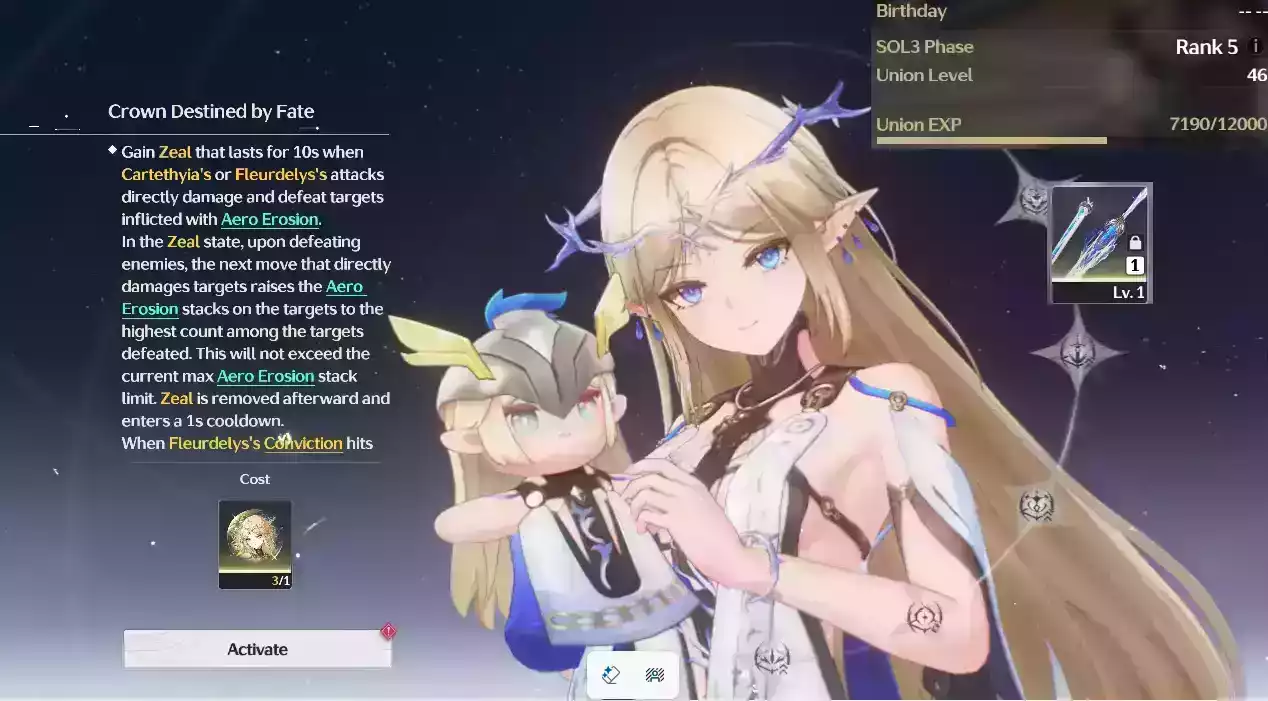Open the underlined Conviction keyword link
This screenshot has height=701, width=1268.
pyautogui.click(x=303, y=443)
